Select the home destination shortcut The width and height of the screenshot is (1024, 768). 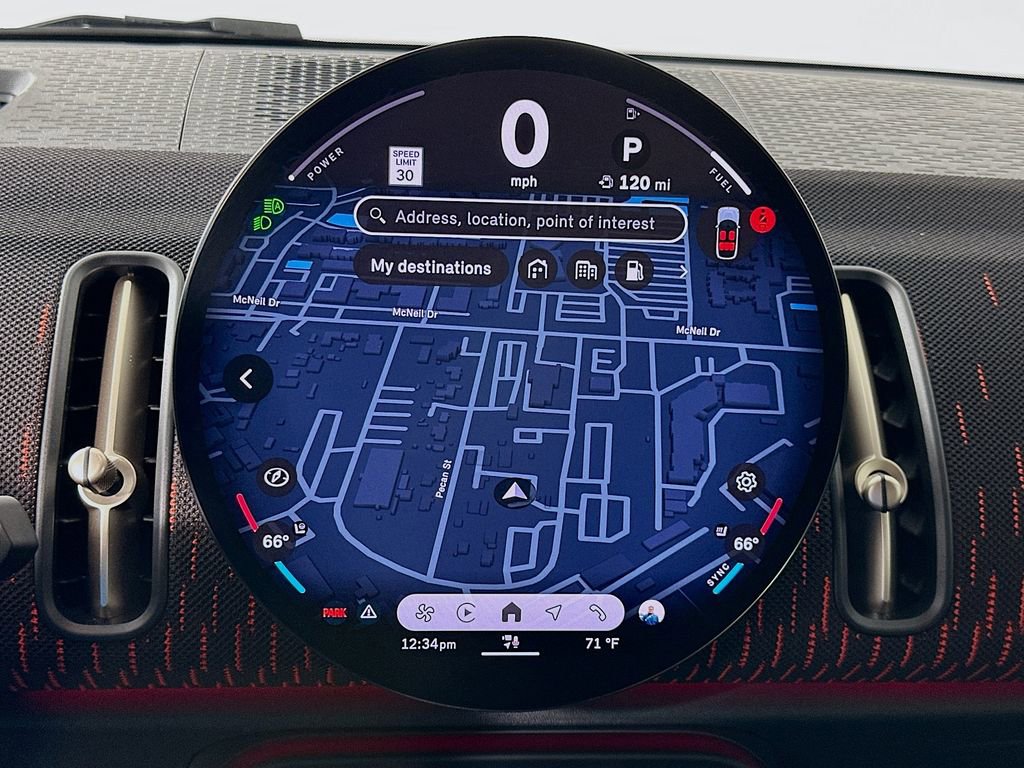coord(538,269)
